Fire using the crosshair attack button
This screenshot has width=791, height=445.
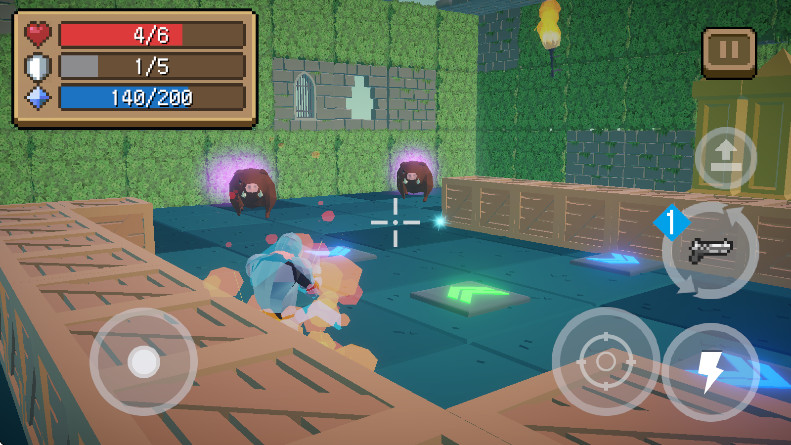pos(605,361)
